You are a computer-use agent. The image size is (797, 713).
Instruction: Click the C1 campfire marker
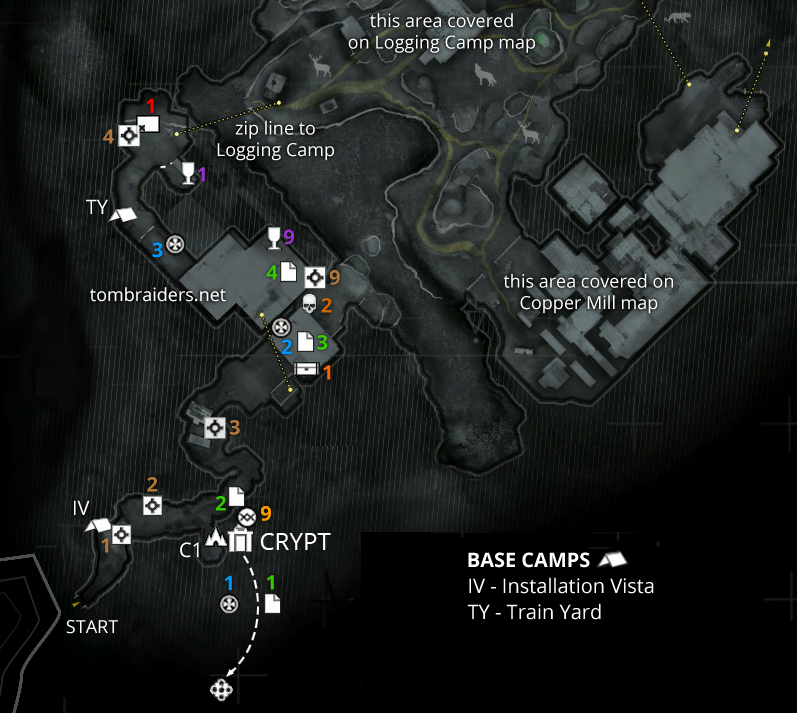(x=214, y=541)
